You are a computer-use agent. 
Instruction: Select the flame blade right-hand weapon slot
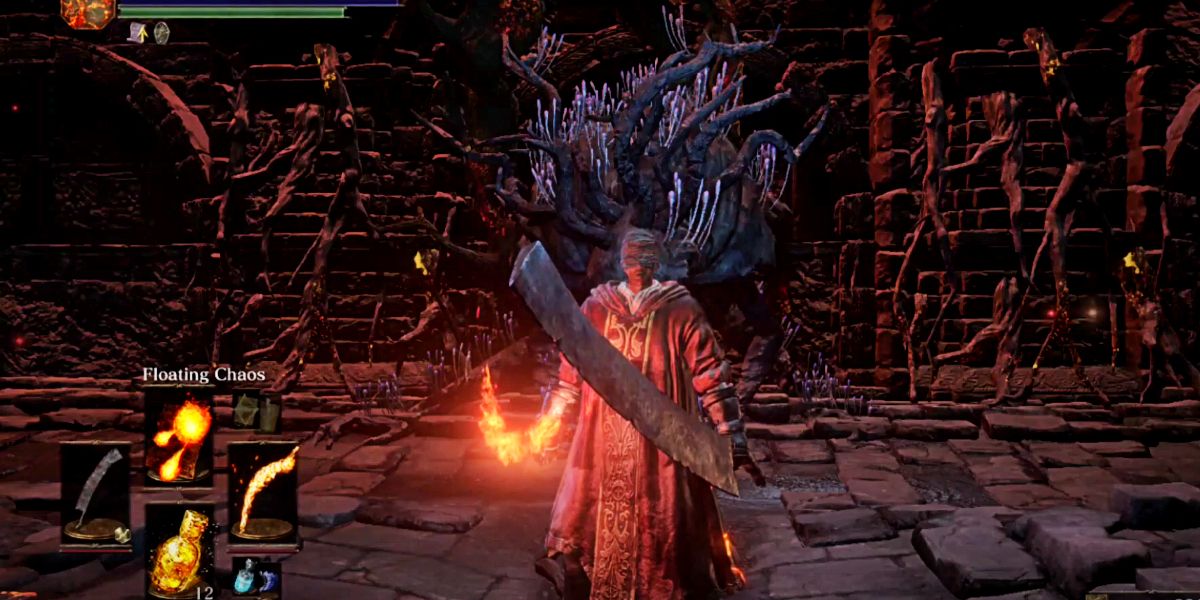(x=263, y=494)
